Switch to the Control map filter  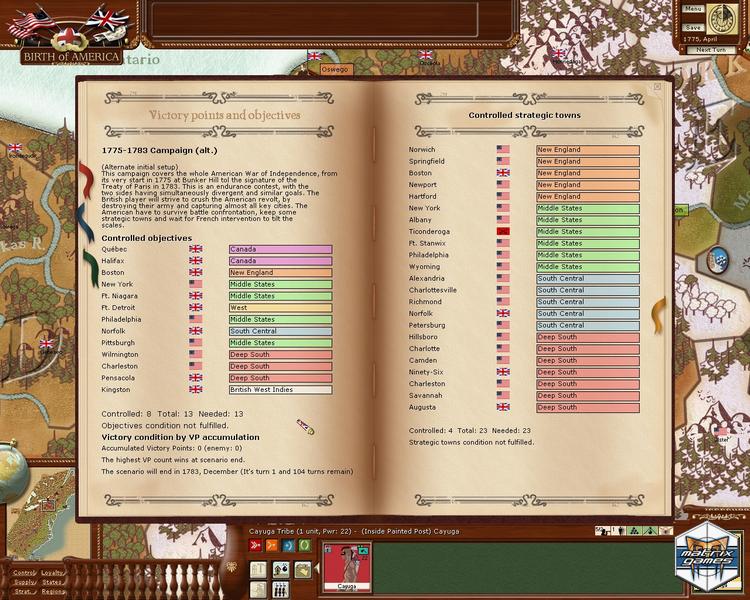pyautogui.click(x=23, y=573)
